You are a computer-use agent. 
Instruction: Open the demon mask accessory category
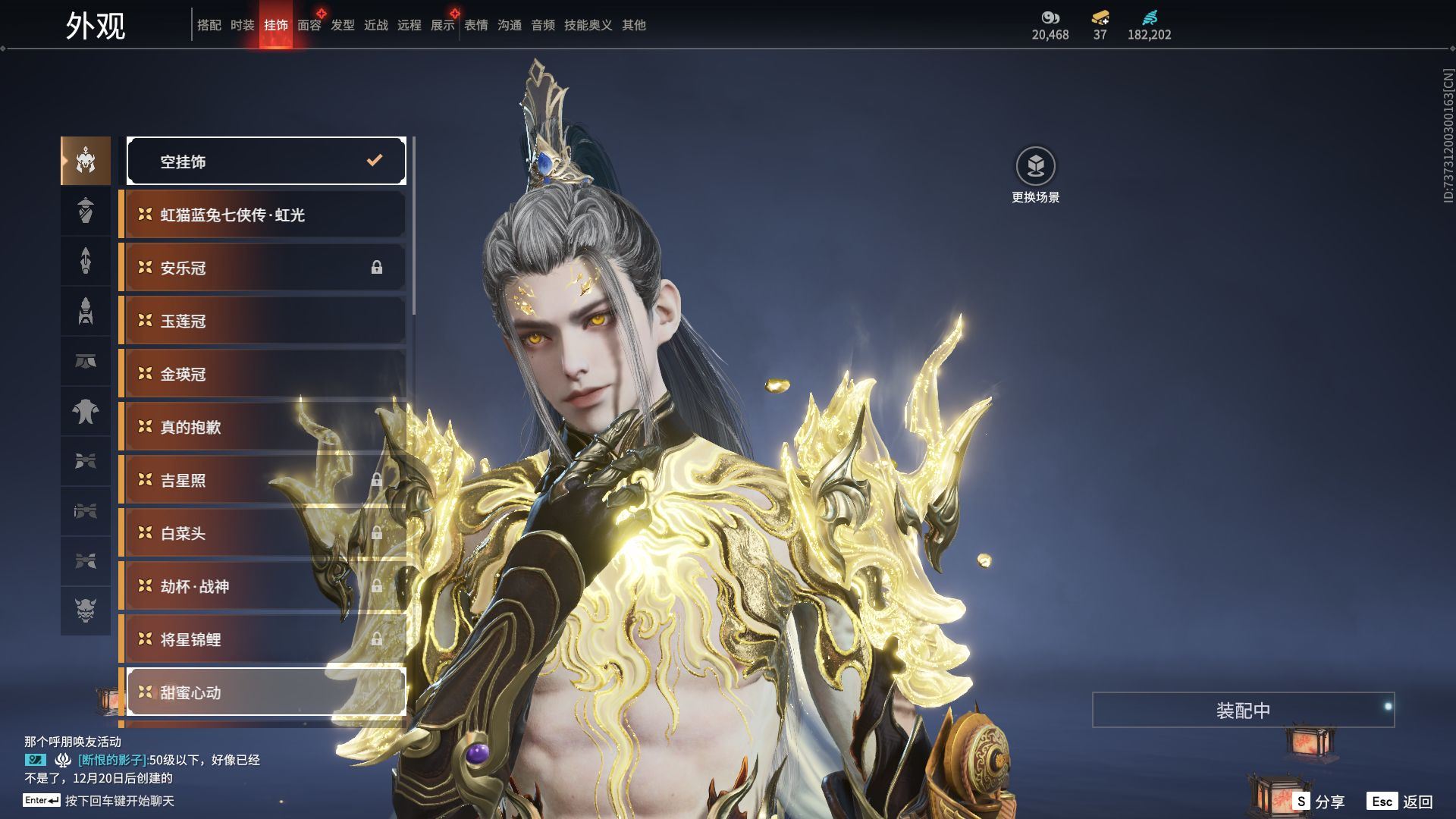[86, 610]
